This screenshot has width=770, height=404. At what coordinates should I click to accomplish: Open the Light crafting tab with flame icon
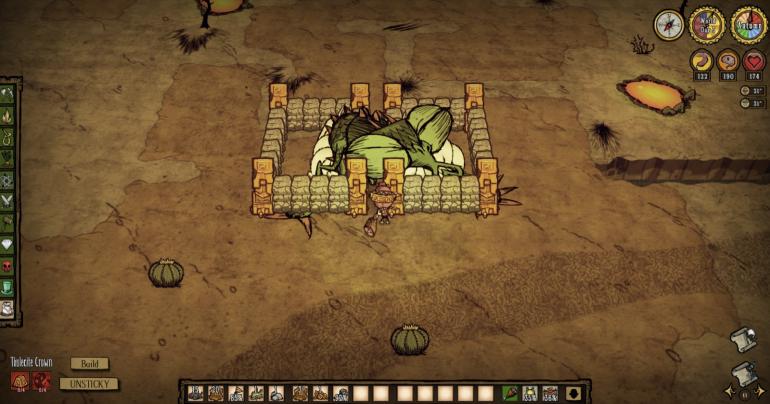pos(9,115)
